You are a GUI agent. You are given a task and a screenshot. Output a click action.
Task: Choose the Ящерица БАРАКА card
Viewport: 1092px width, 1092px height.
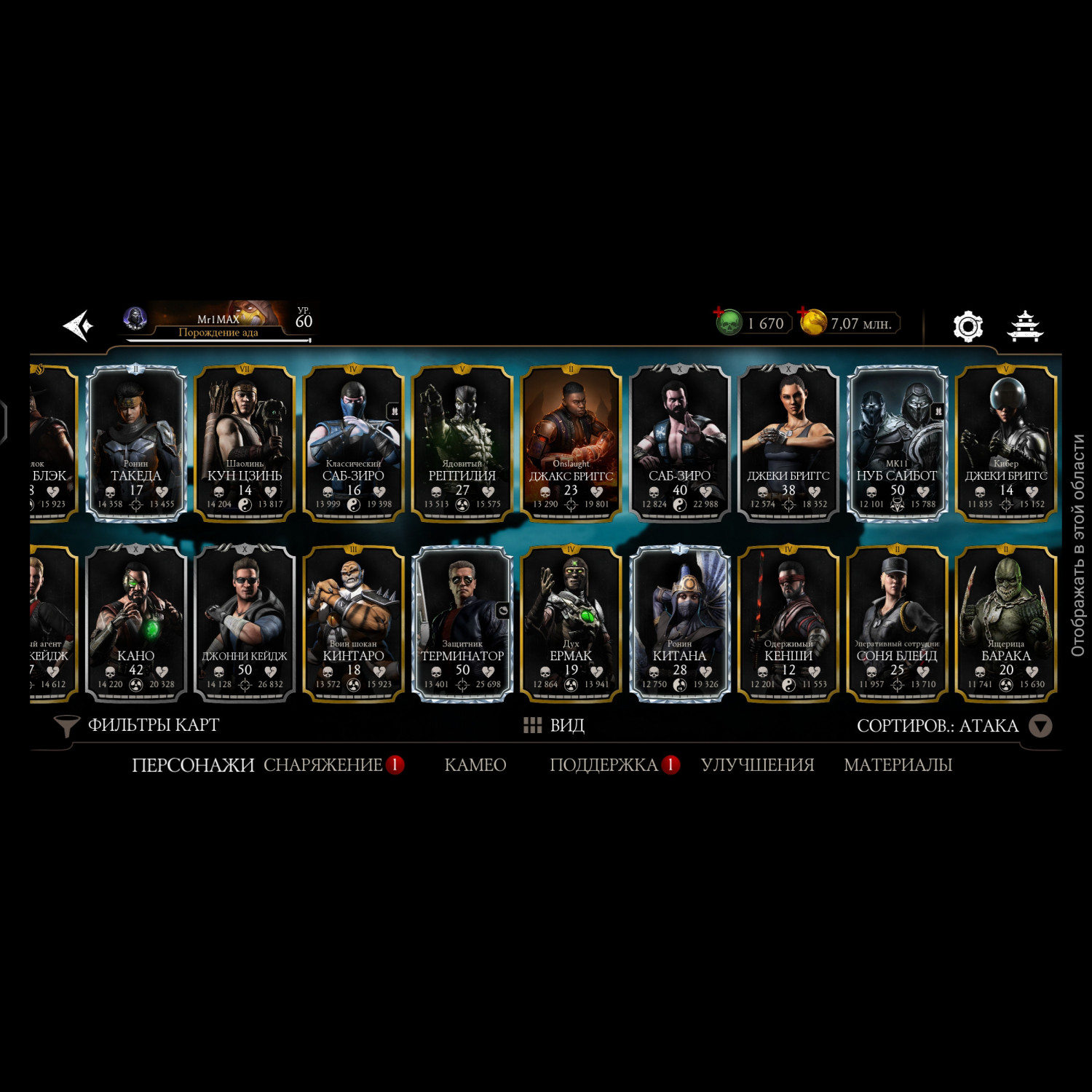tap(1005, 624)
